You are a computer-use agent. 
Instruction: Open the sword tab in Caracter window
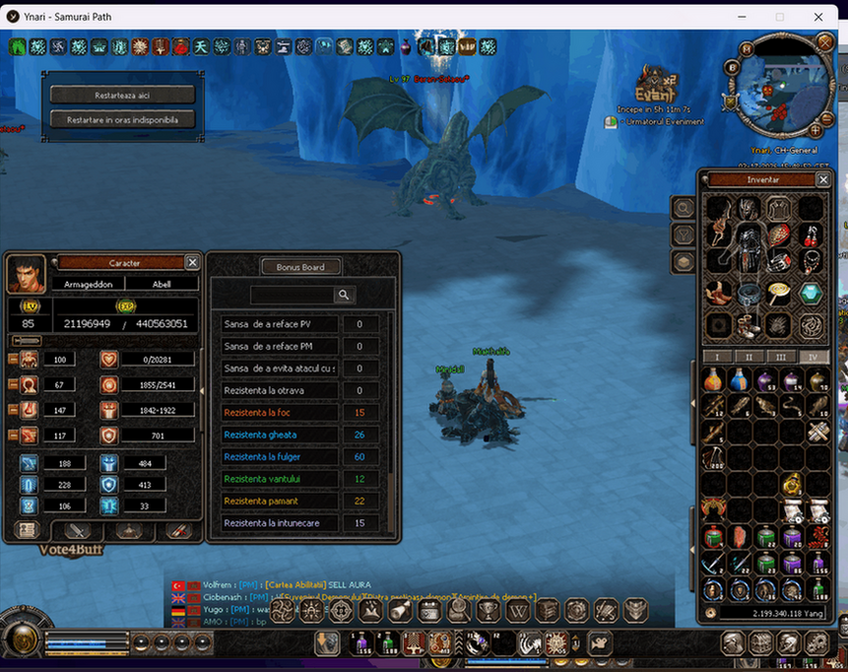pyautogui.click(x=77, y=531)
